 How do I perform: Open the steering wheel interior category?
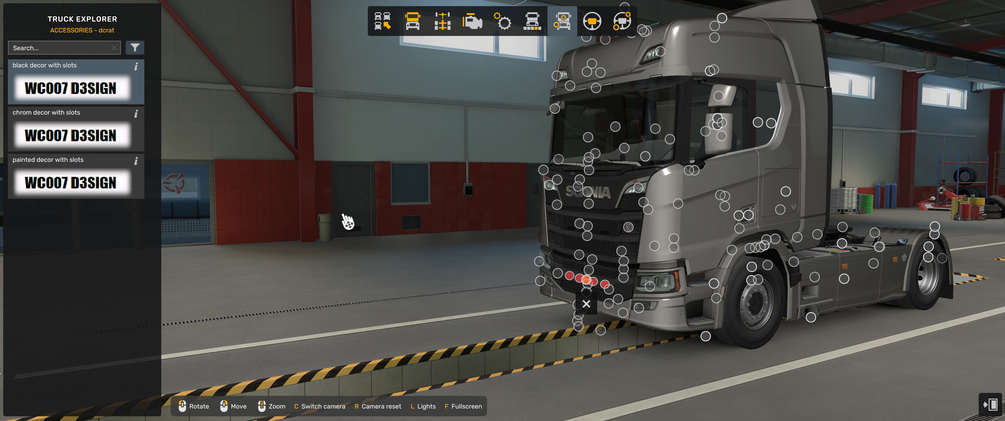click(592, 21)
